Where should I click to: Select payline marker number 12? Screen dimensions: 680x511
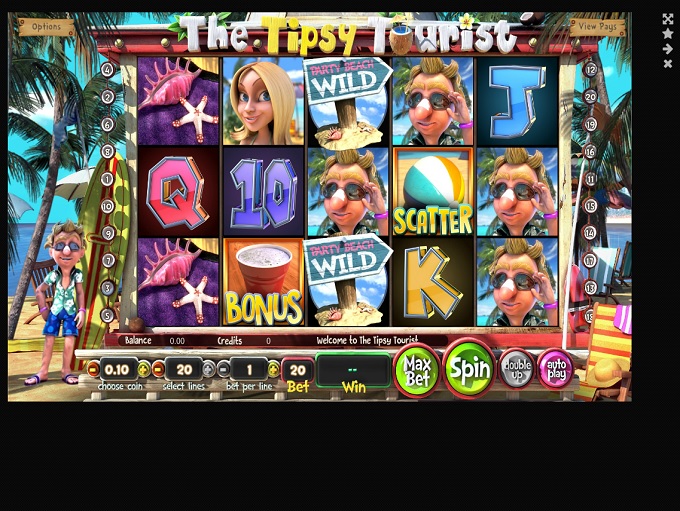[x=591, y=70]
